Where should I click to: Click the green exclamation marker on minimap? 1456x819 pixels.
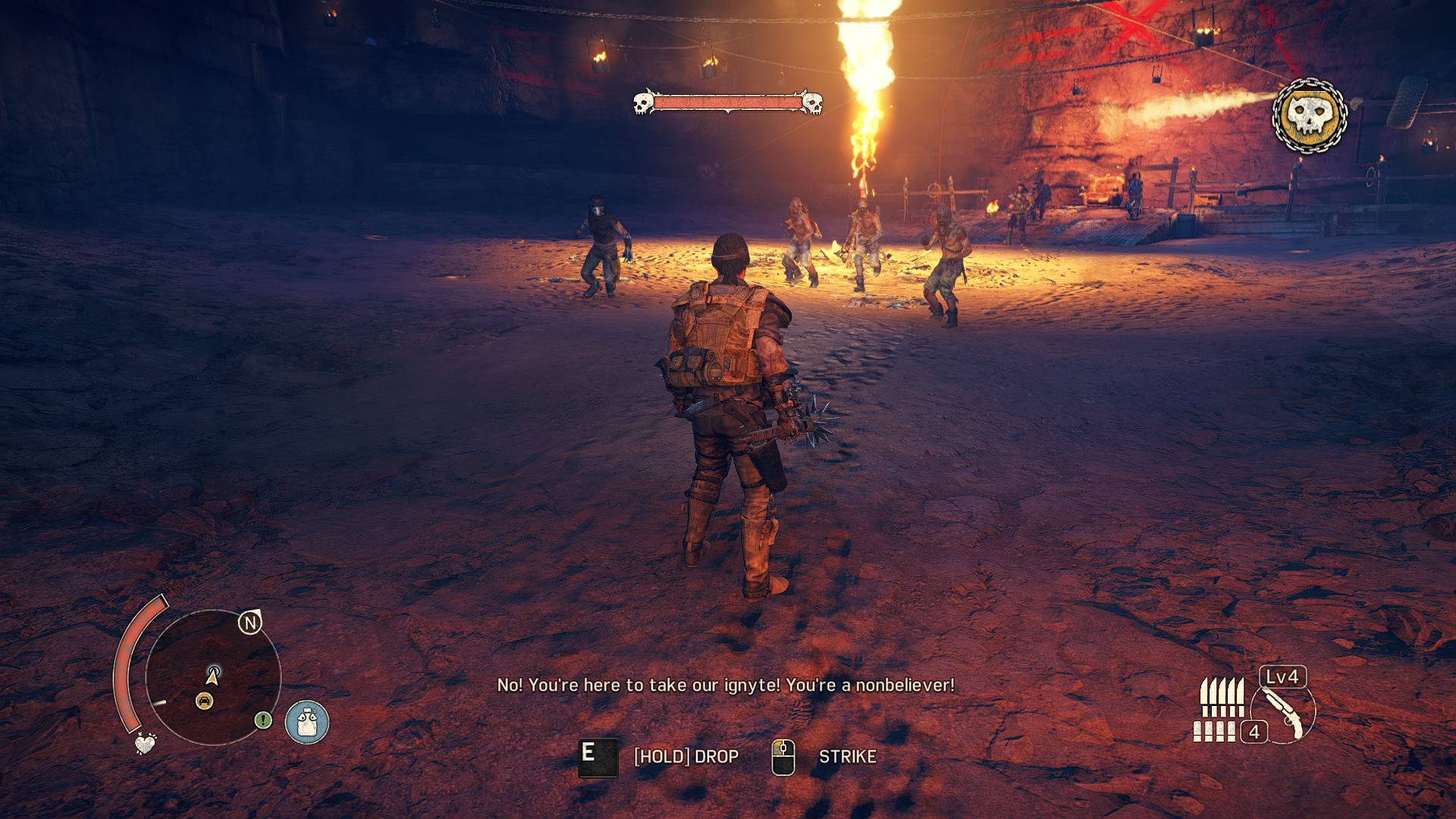(x=263, y=720)
